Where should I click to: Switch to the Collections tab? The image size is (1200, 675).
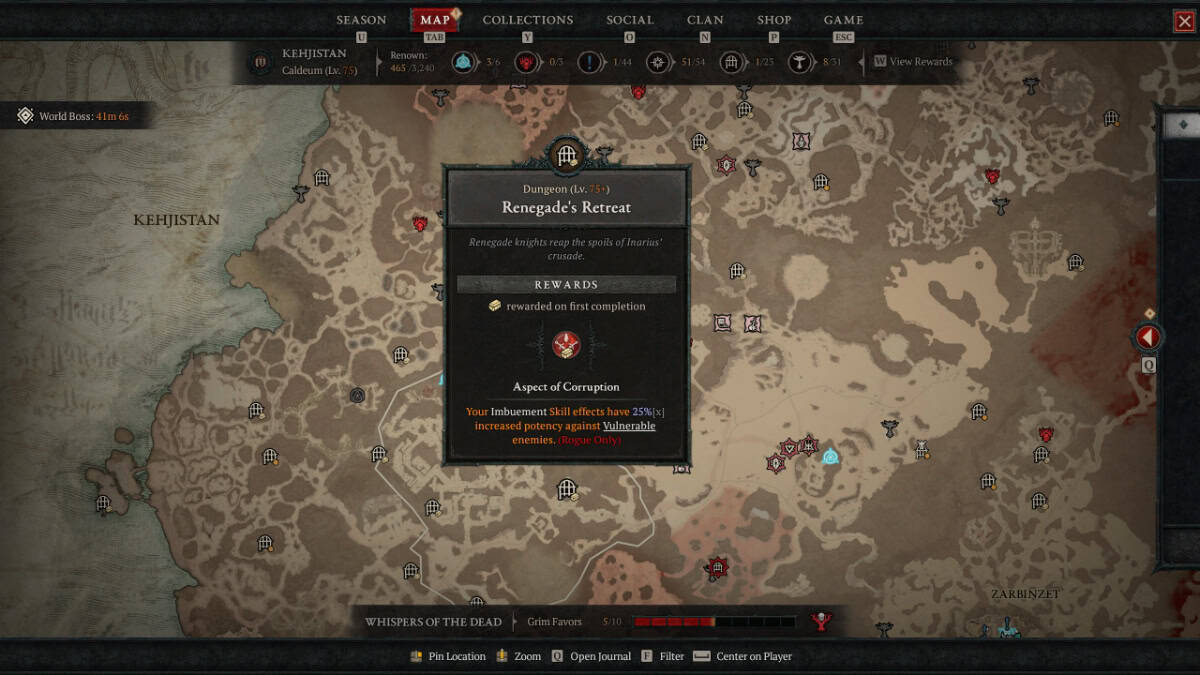528,20
